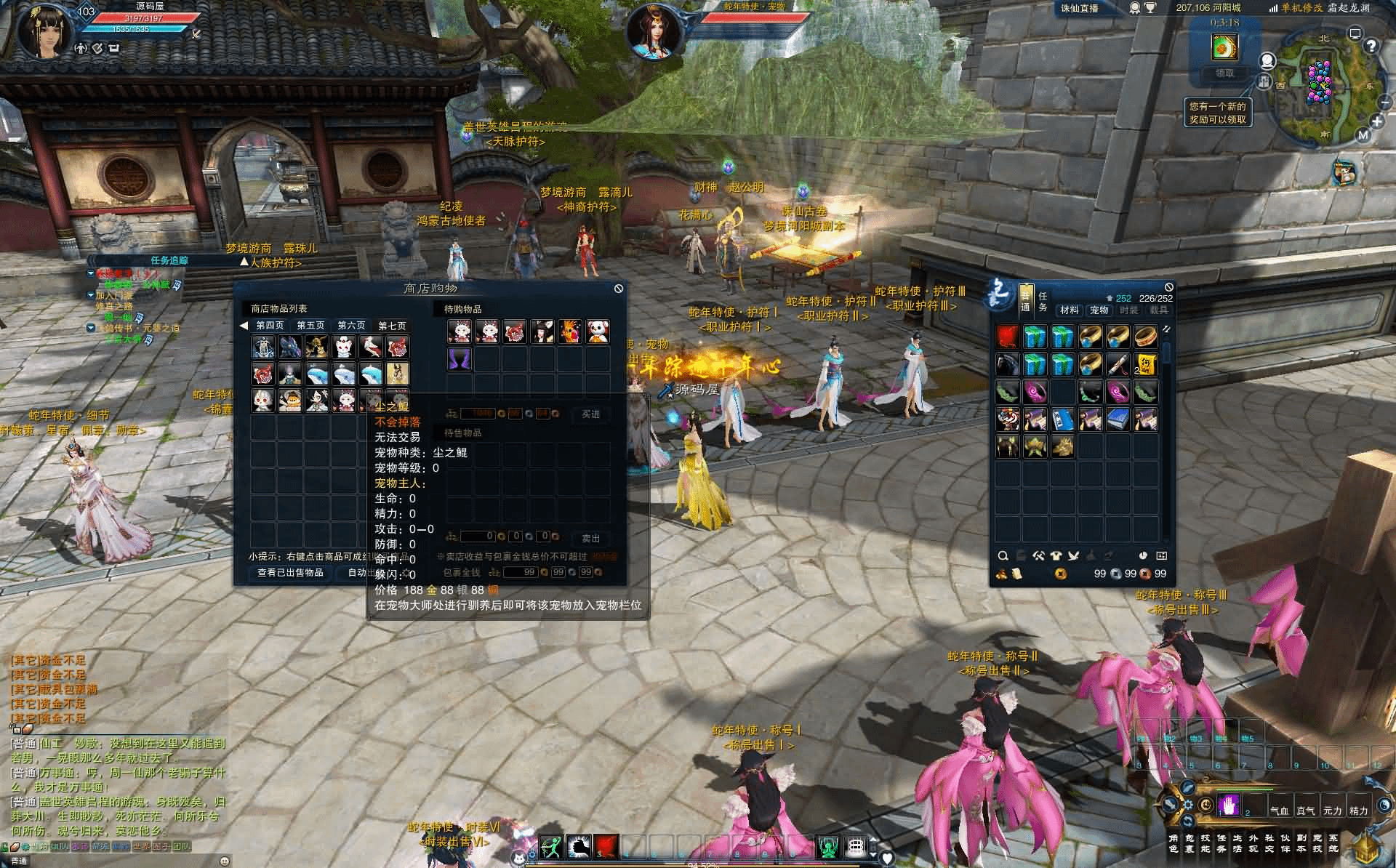
Task: Switch to shop page 第四页
Action: 270,326
